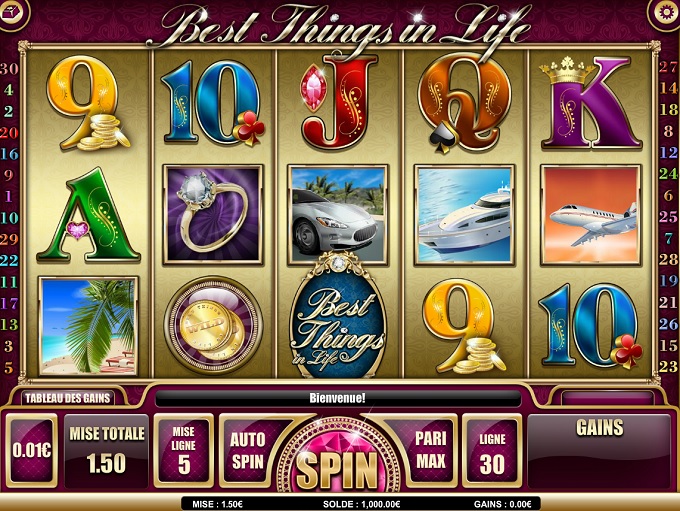Adjust the Mise Ligne bet per line
Screen dimensions: 680x511
point(184,451)
